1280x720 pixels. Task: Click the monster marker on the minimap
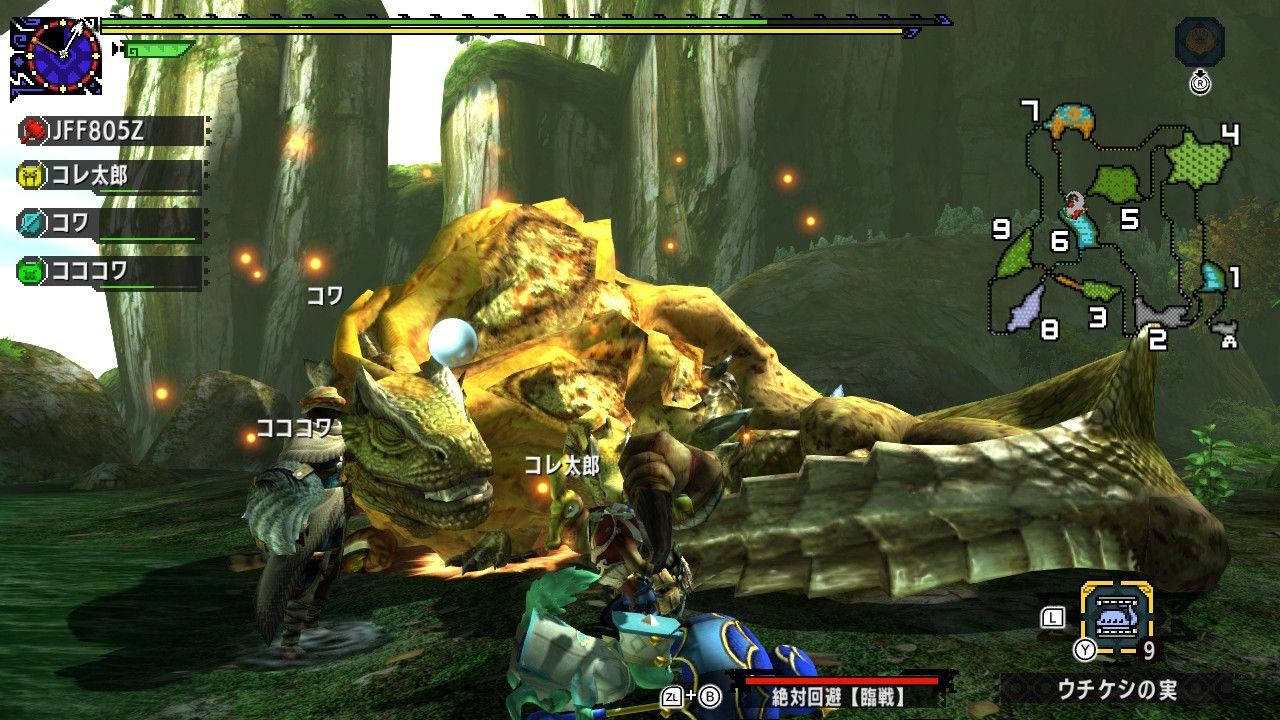pos(1074,206)
